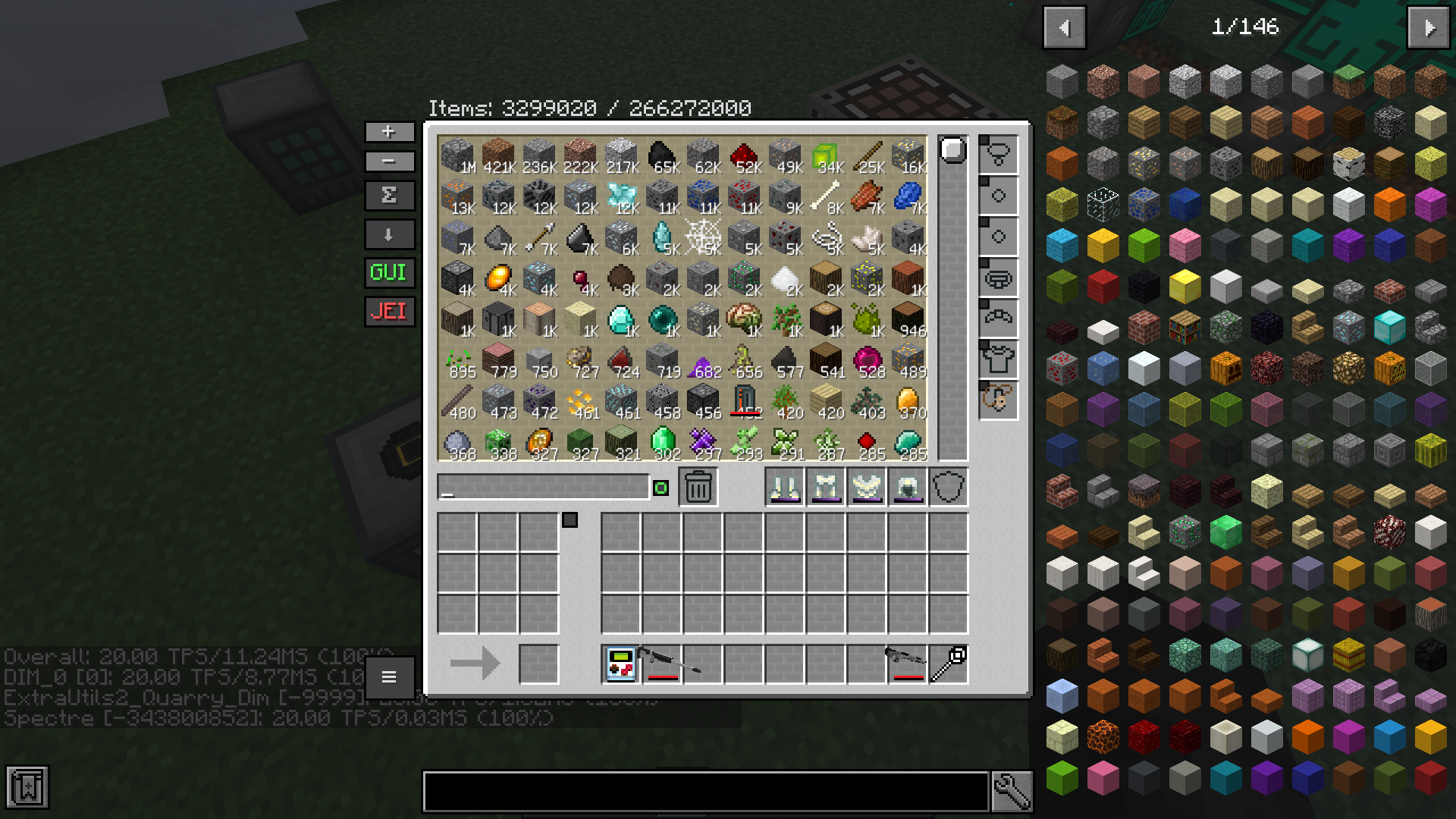Toggle the red JEI button
Screen dimensions: 1456x819
pyautogui.click(x=389, y=312)
